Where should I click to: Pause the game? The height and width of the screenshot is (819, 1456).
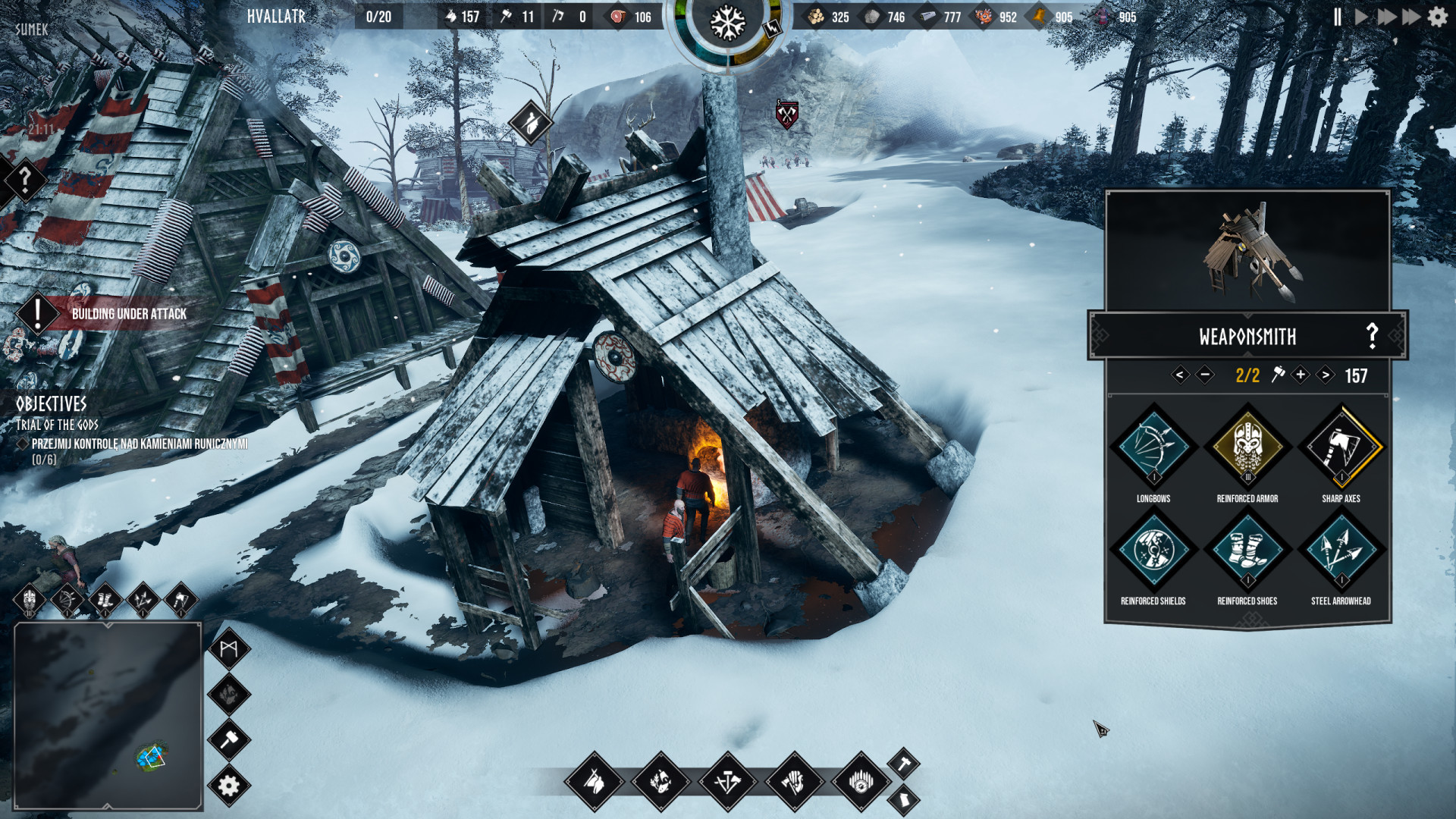tap(1338, 17)
